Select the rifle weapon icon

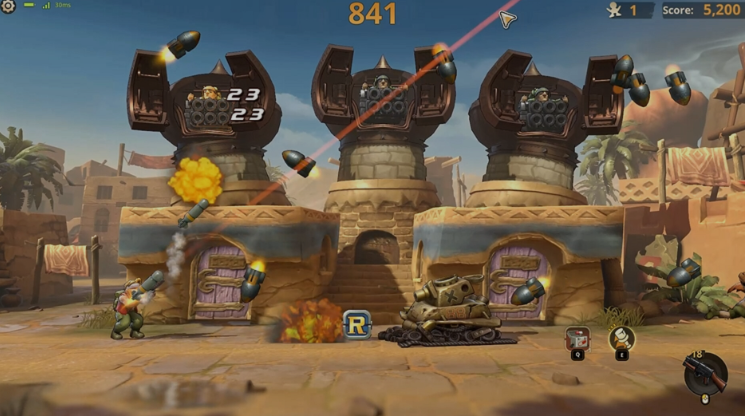point(706,373)
